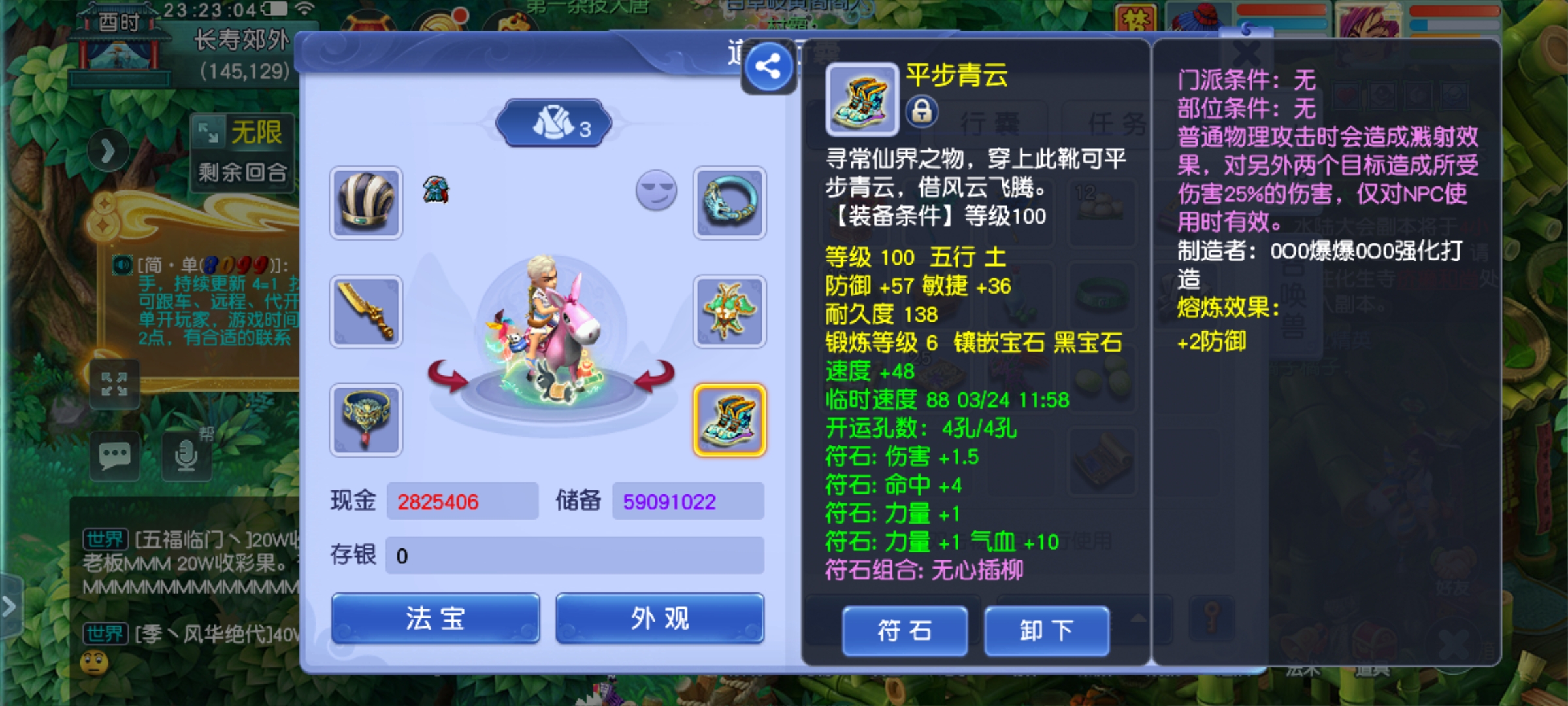Screen dimensions: 1568x706
Task: Select the necklace equipment slot
Action: [x=366, y=420]
